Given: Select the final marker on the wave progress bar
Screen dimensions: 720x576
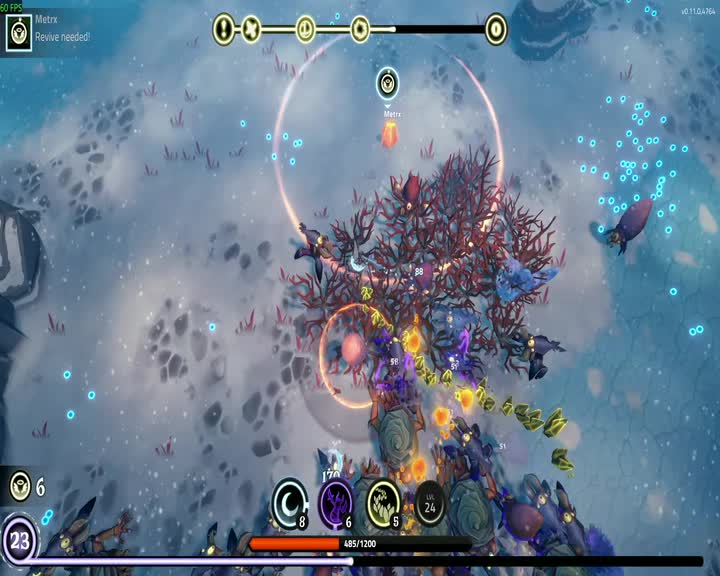Looking at the screenshot, I should tap(495, 29).
